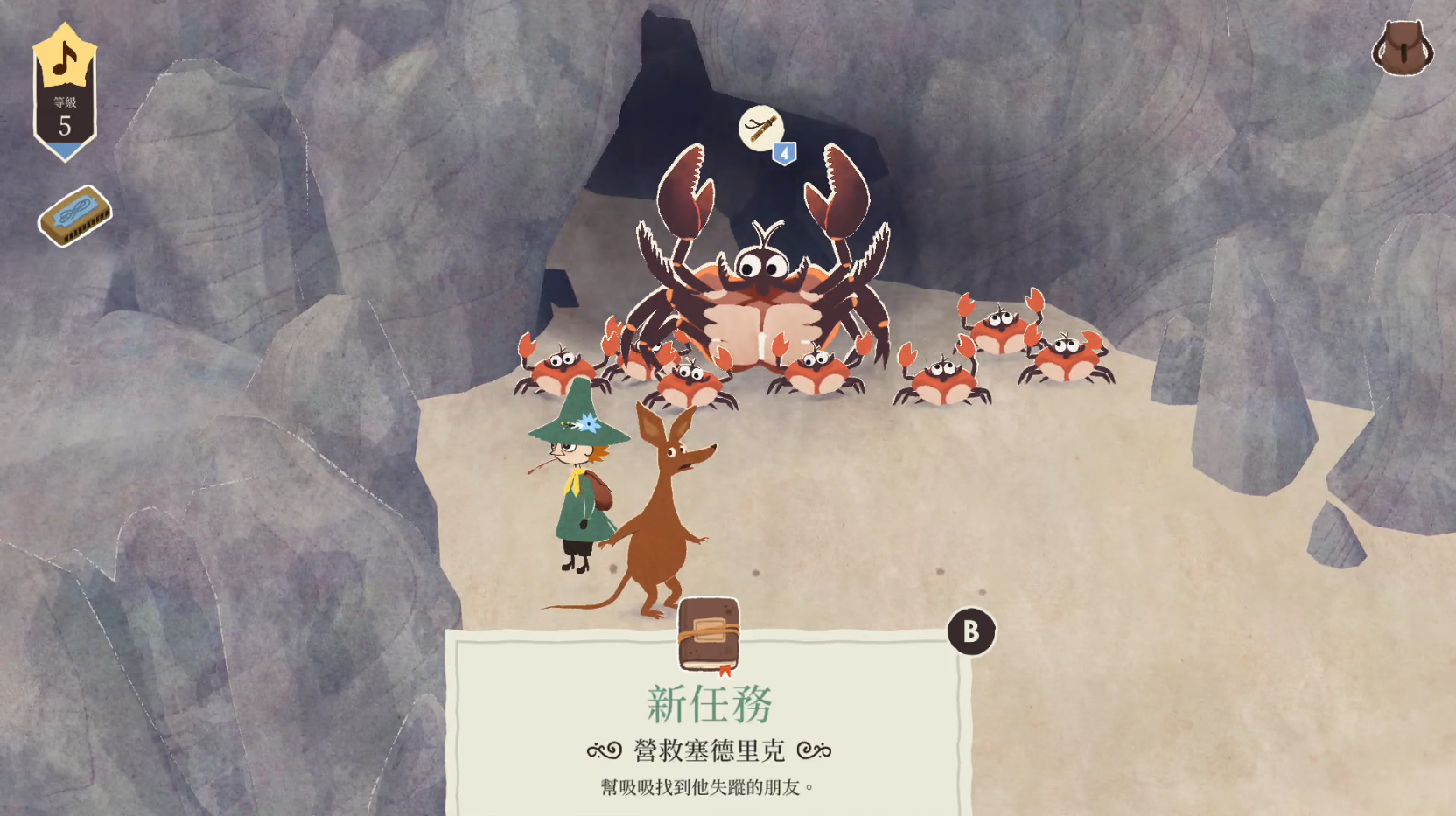Click the flute bubble above the crab
Viewport: 1456px width, 816px height.
click(759, 129)
